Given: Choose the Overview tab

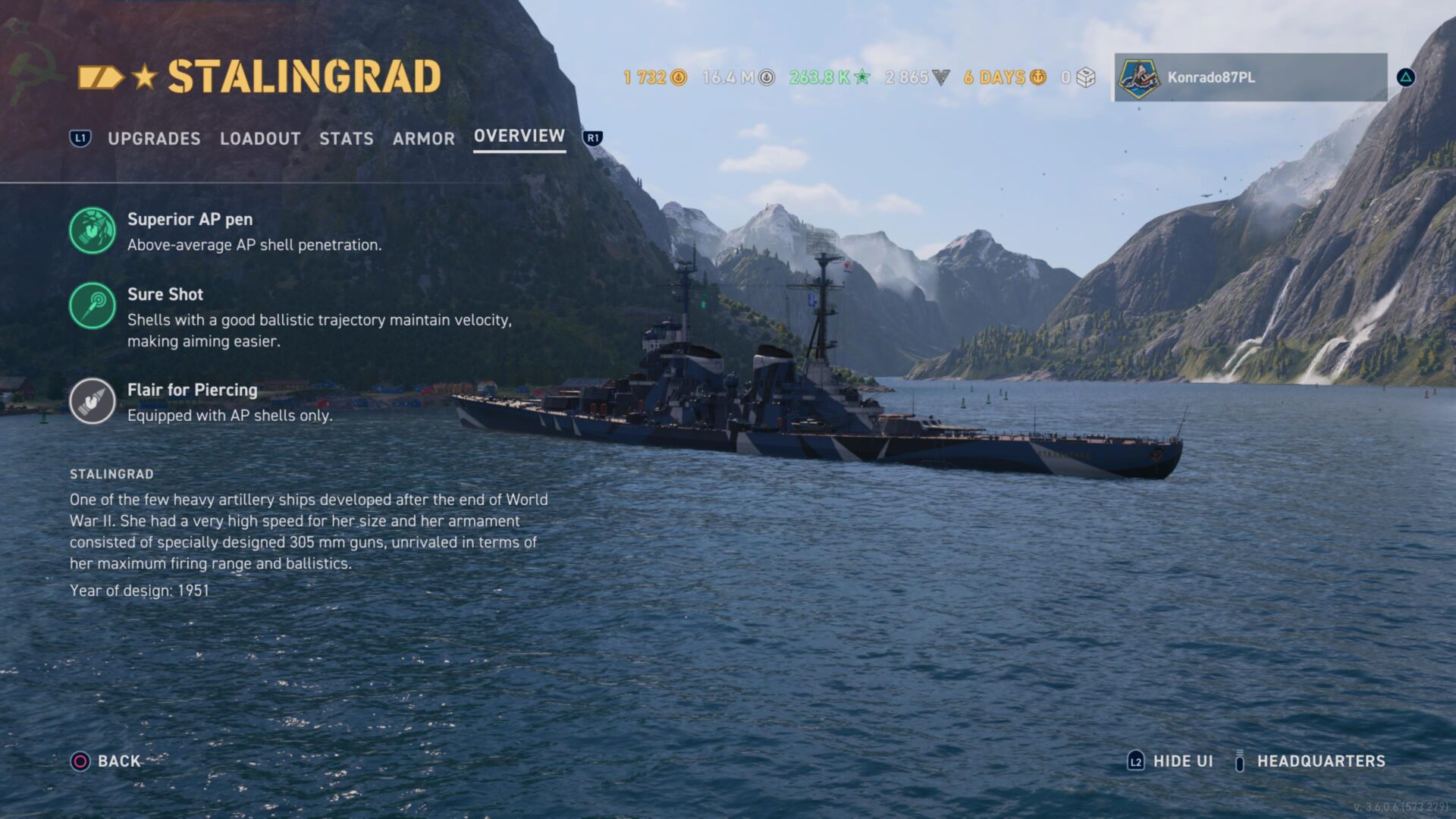Looking at the screenshot, I should 519,136.
